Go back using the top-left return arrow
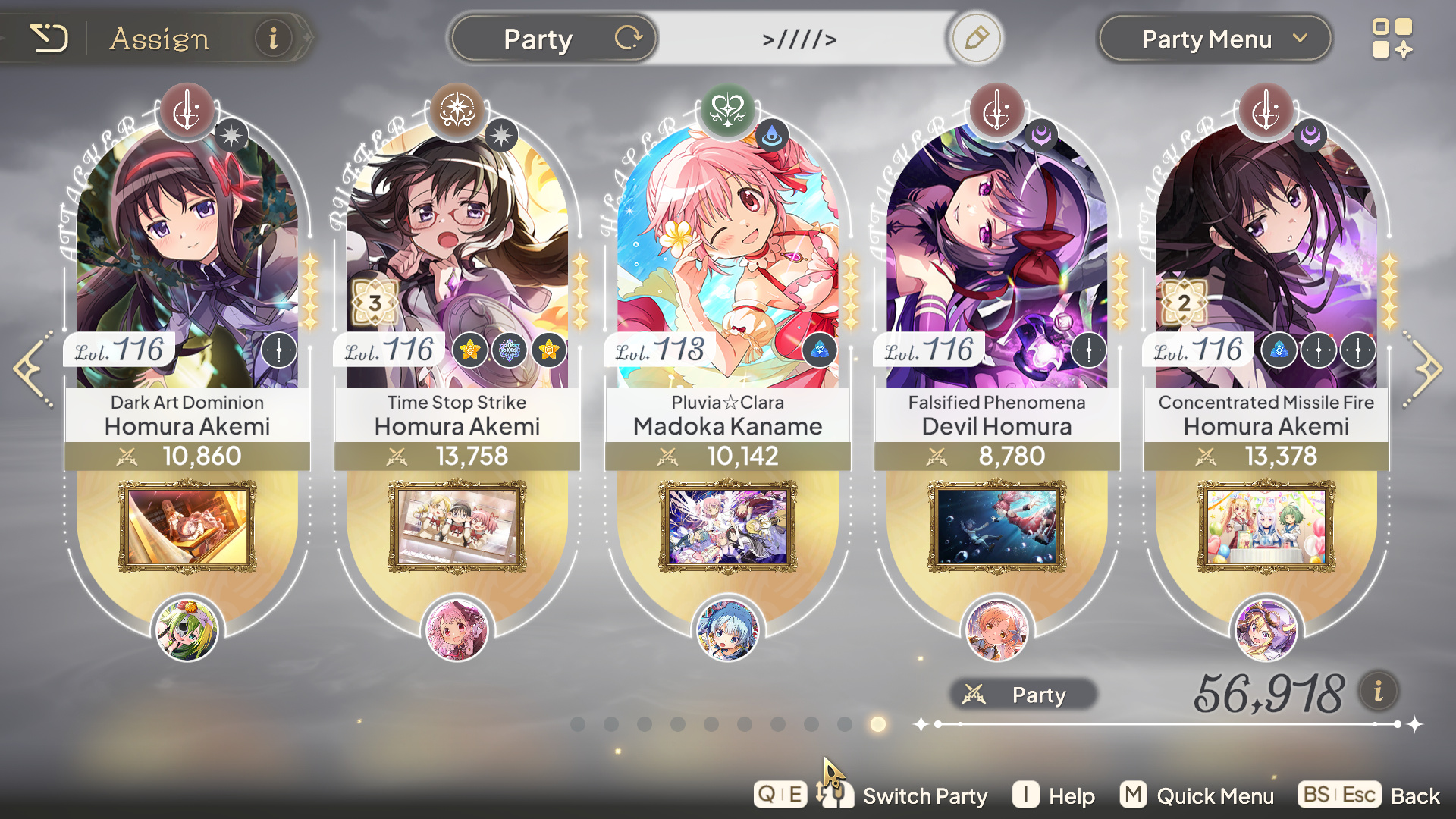Screen dimensions: 1456x819 [49, 38]
